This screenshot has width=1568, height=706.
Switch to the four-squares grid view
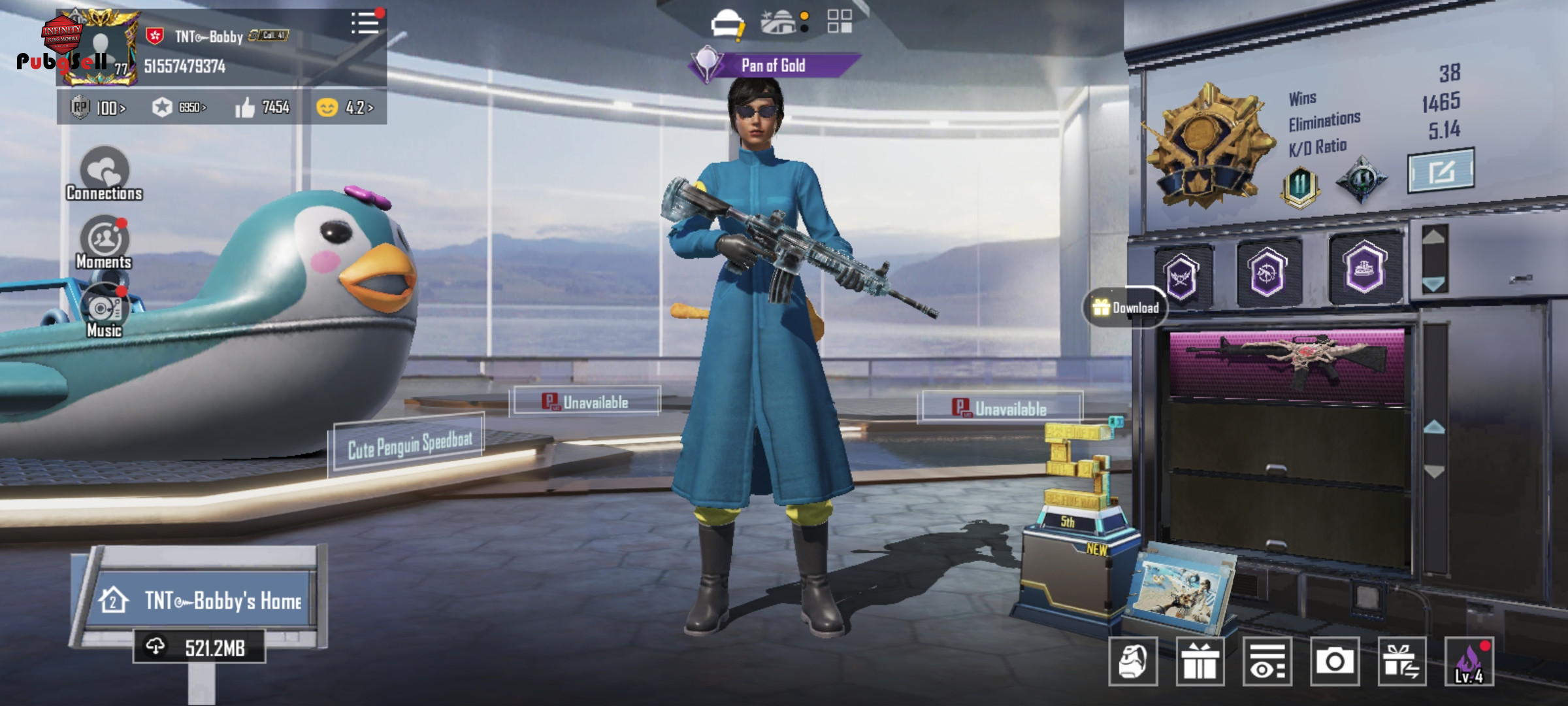coord(840,21)
